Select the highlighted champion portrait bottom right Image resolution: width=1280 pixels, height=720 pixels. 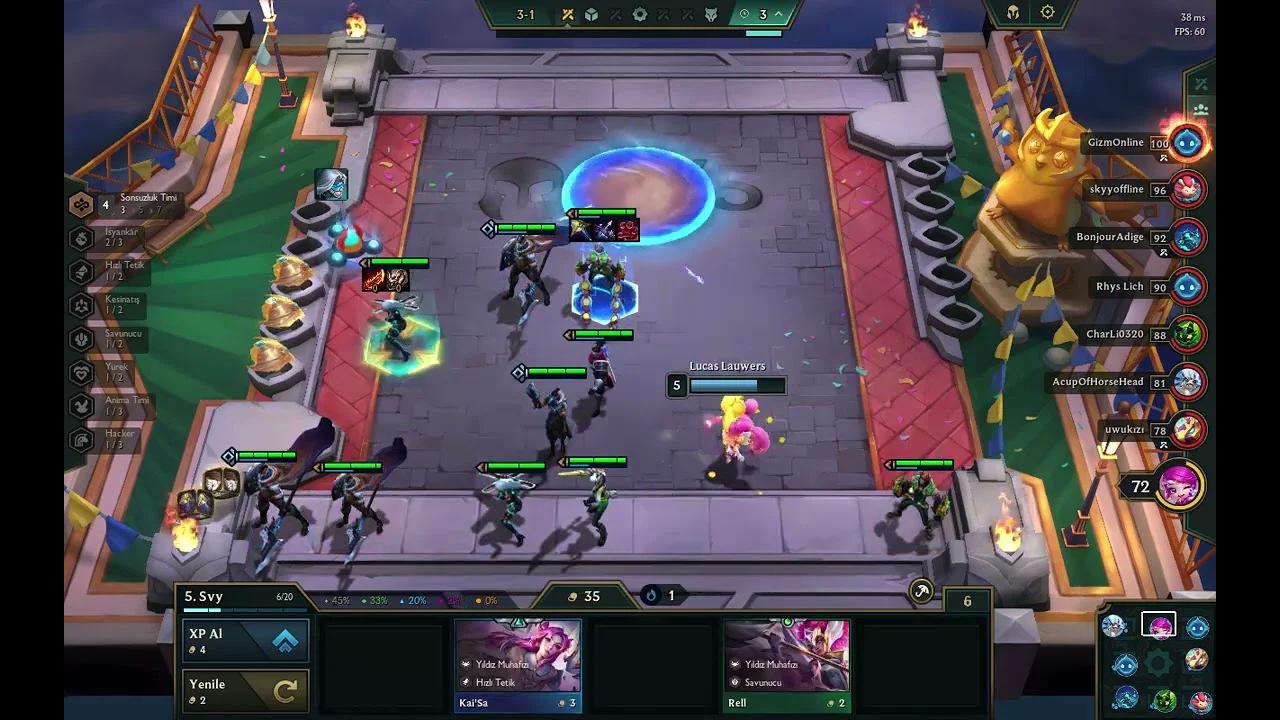(x=1157, y=623)
